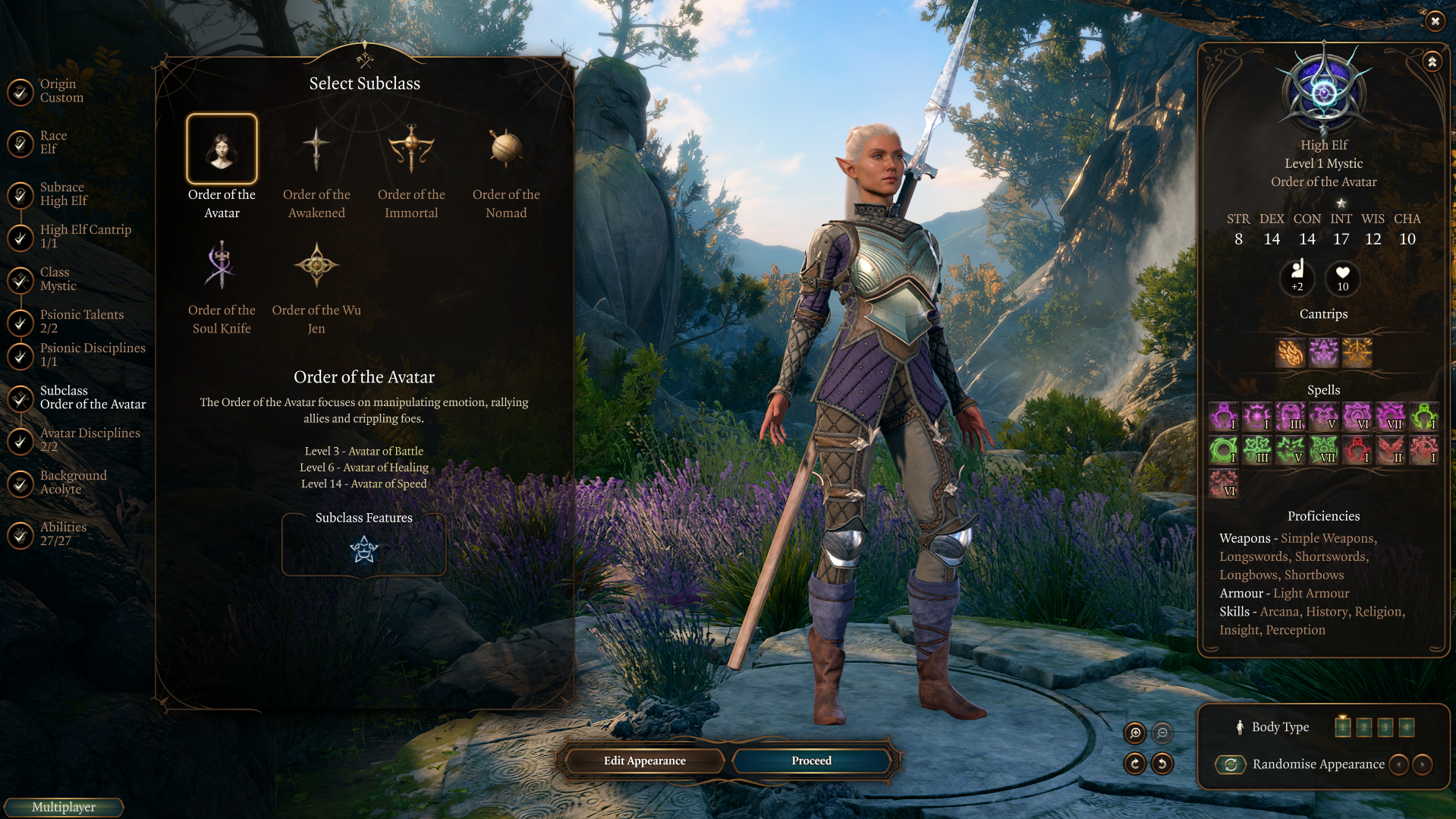The image size is (1456, 819).
Task: Select the Order of the Avatar portrait
Action: [222, 150]
